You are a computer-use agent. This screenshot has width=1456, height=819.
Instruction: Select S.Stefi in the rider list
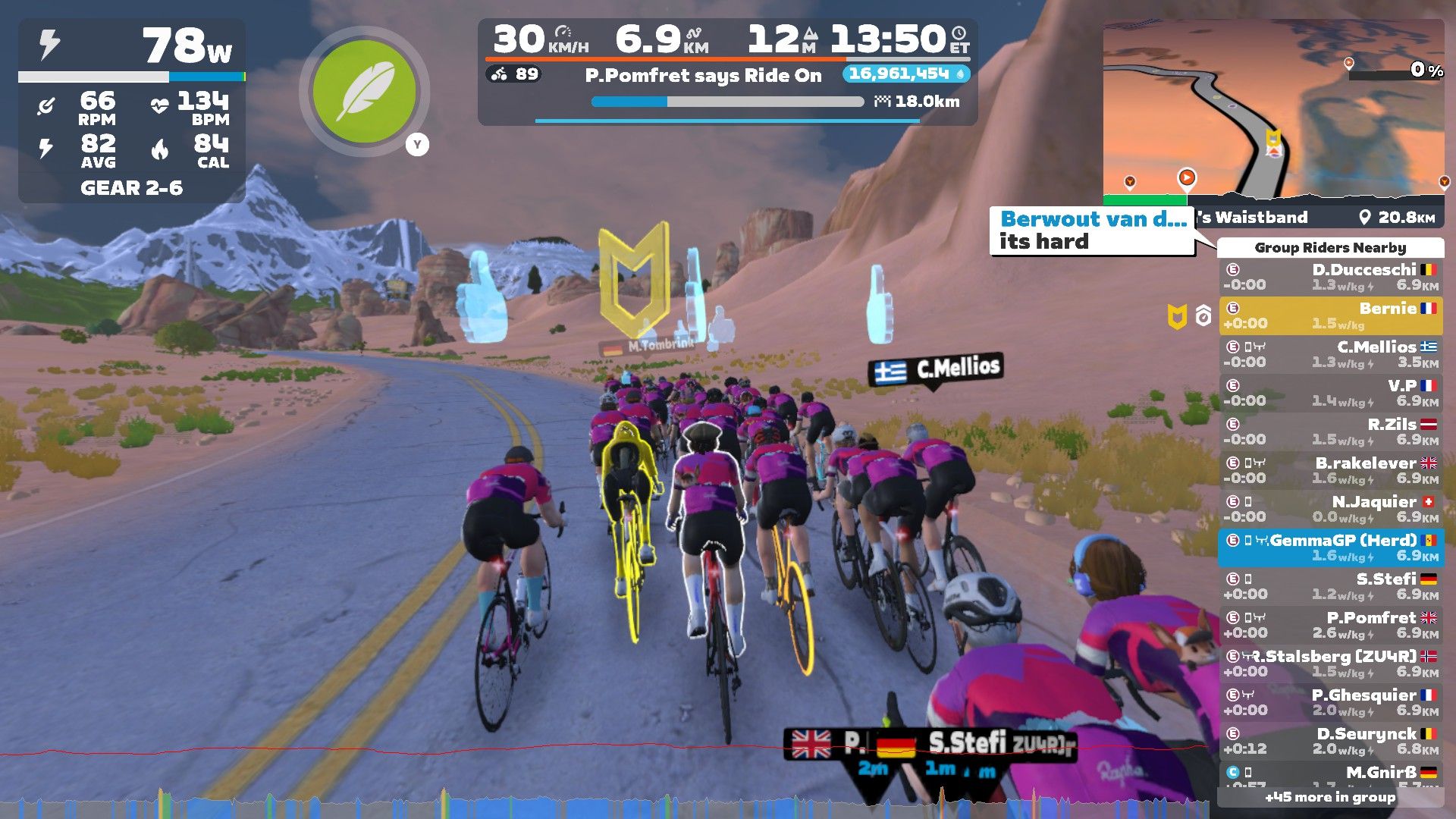coord(1331,586)
